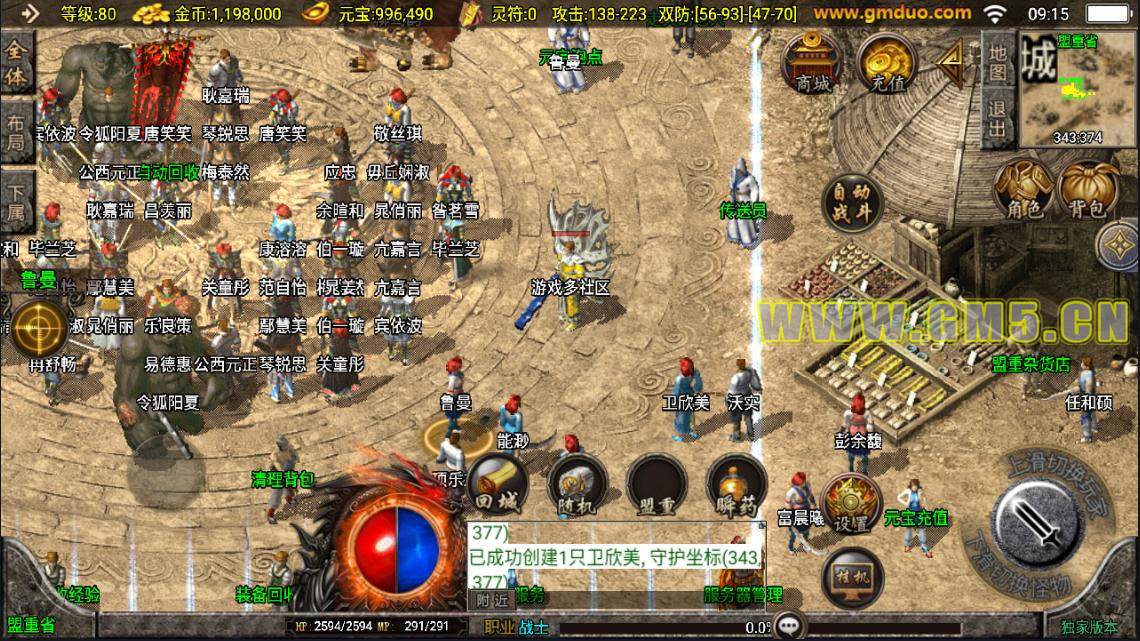This screenshot has height=641, width=1140.
Task: Open the 设置 settings
Action: (x=851, y=504)
